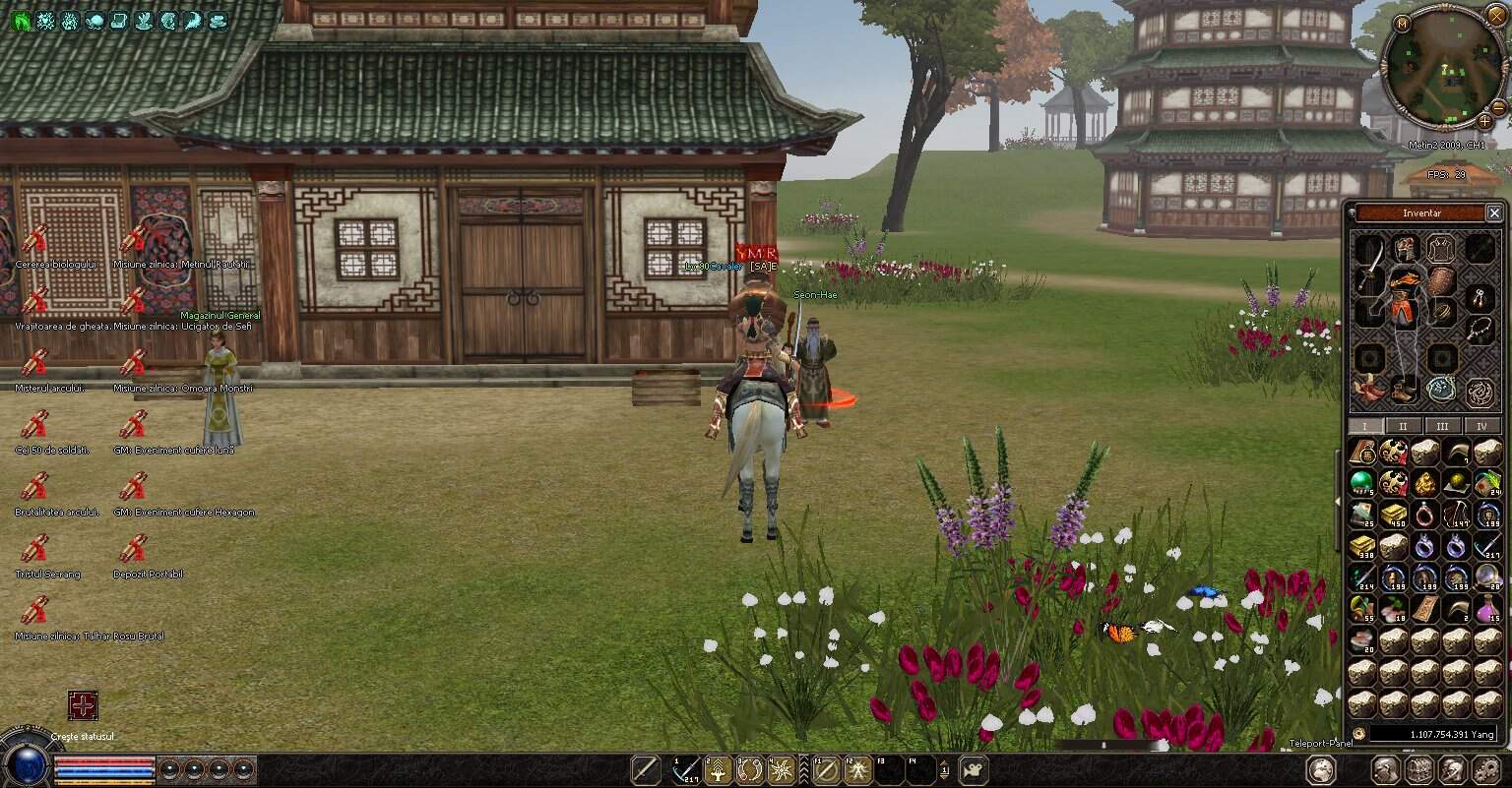Open the Depozit Portabil scroll
1512x788 pixels.
(x=134, y=549)
